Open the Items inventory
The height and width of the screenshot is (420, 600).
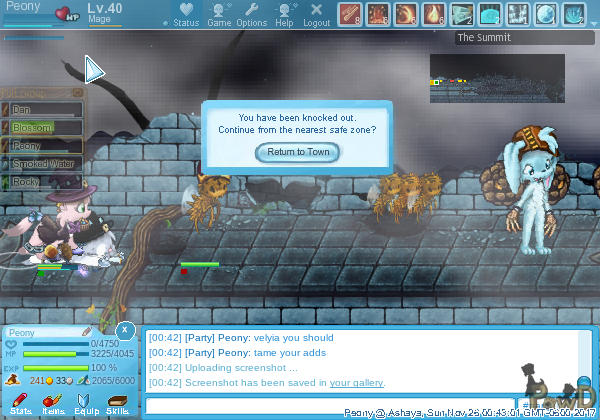(52, 404)
